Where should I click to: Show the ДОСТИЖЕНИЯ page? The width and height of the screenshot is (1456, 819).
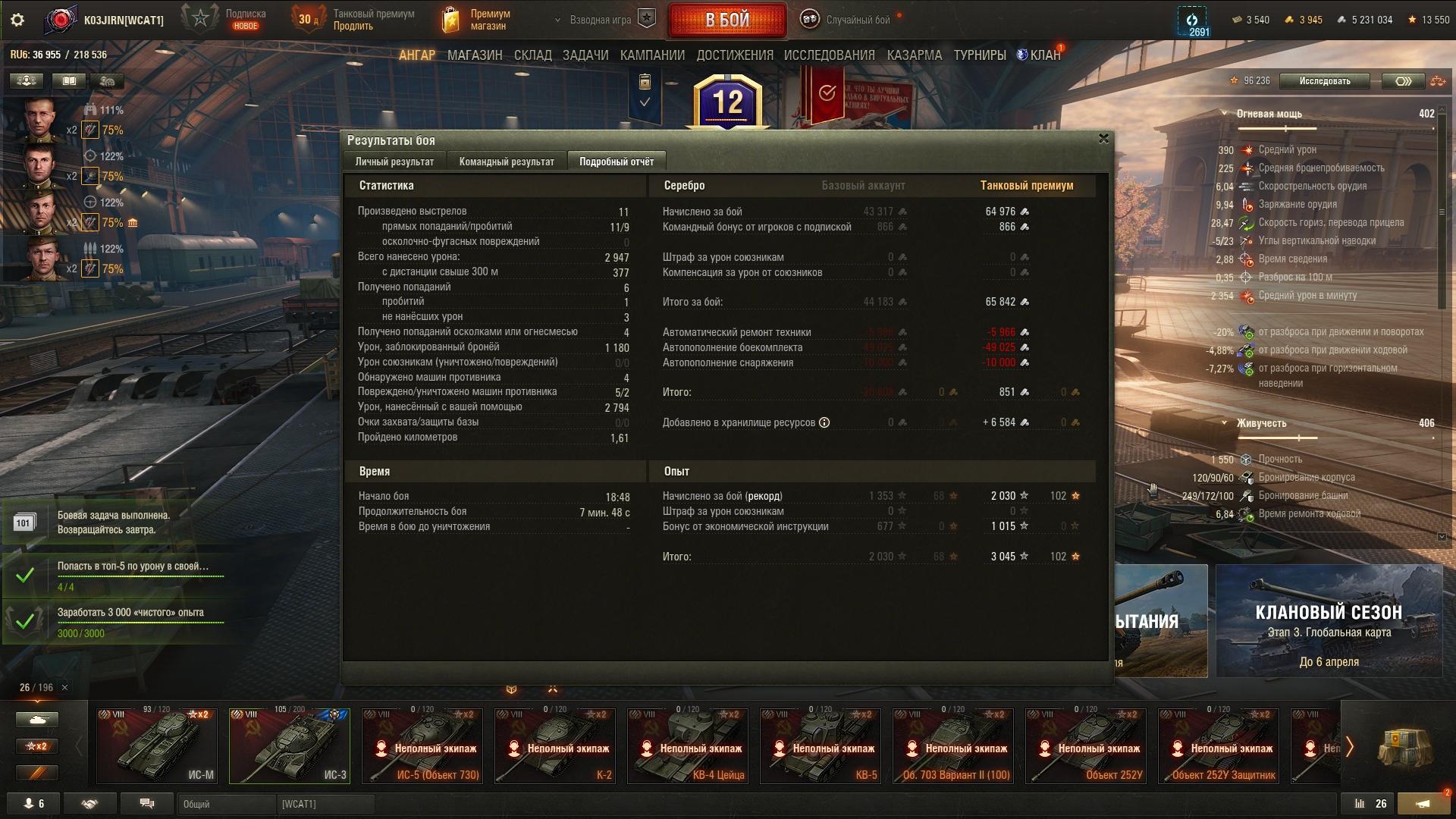click(x=734, y=55)
